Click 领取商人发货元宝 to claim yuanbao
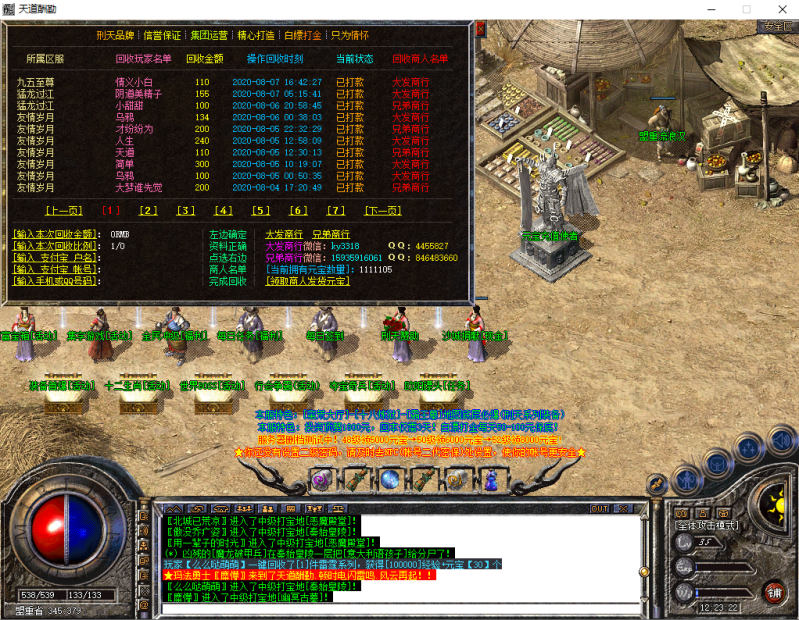 coord(307,282)
